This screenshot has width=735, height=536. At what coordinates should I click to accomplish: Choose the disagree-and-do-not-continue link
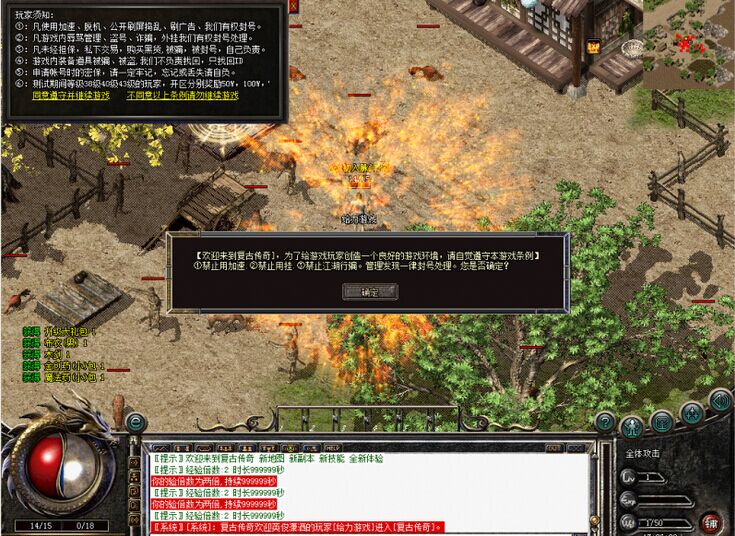pos(182,96)
